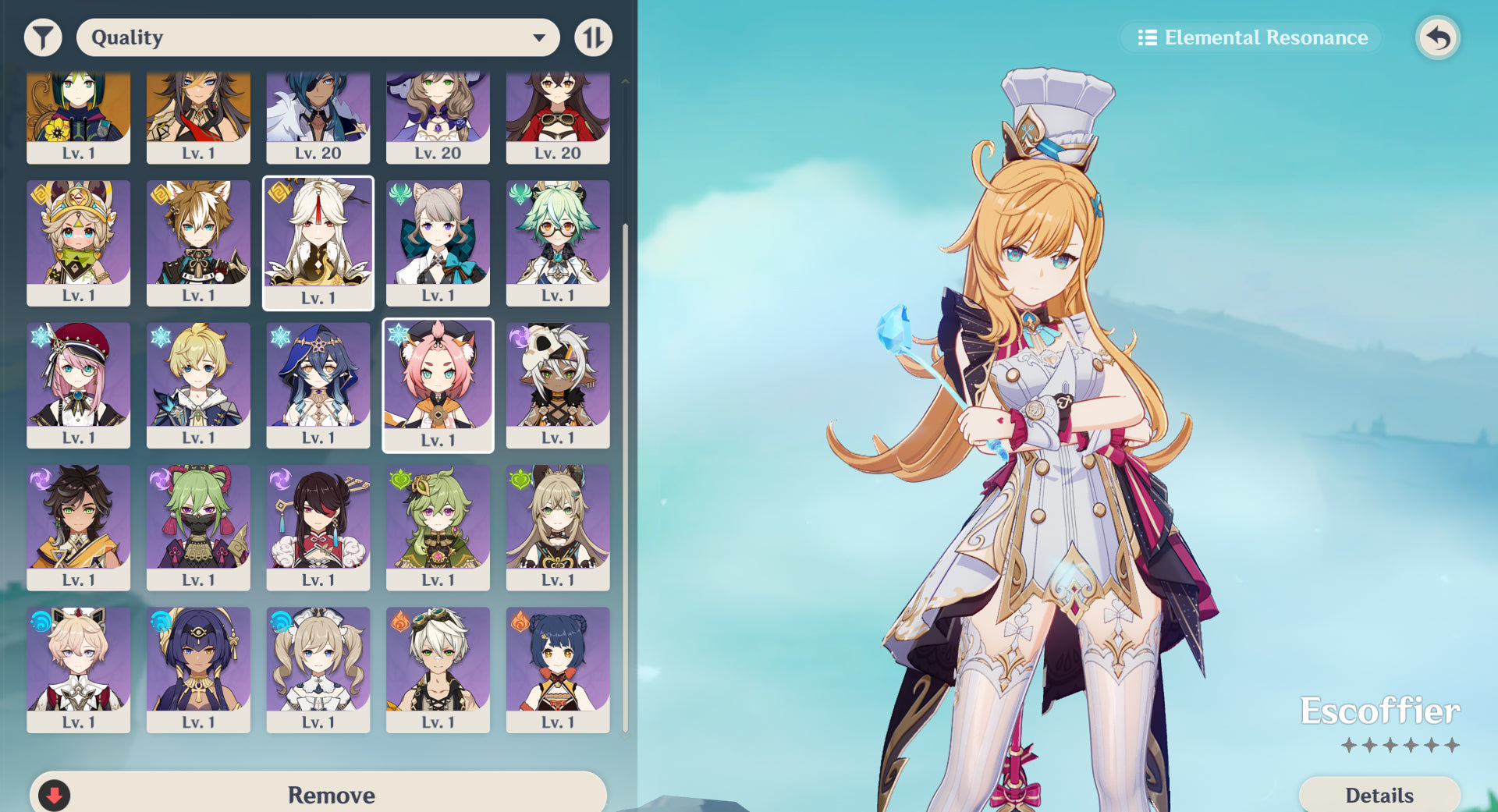Choose Barbara's twin-tailed portrait

tap(318, 669)
